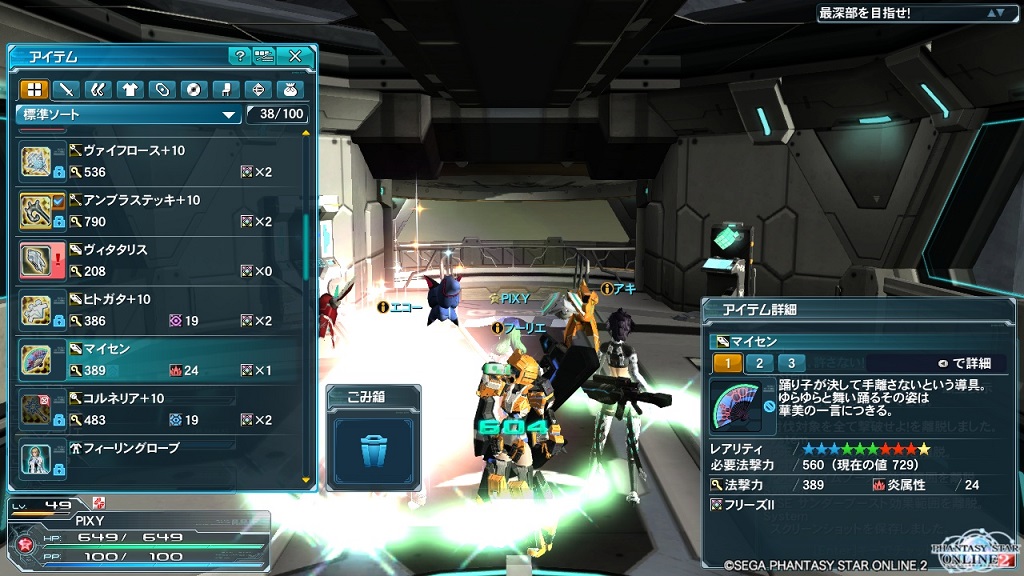Switch to the sword weapons tab
Screen dimensions: 1024x576
click(x=66, y=89)
